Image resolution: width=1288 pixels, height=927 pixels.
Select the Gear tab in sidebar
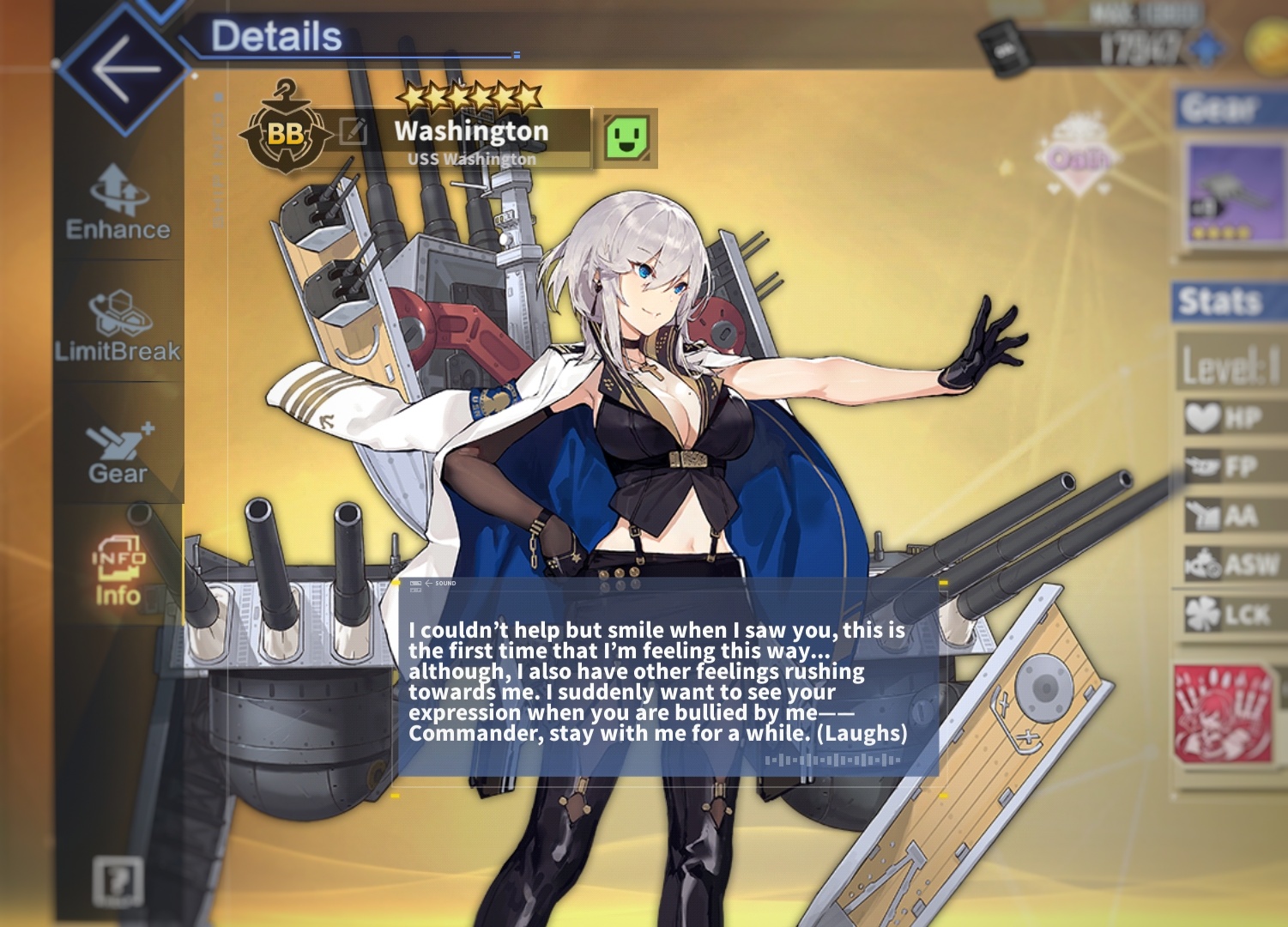tap(118, 452)
